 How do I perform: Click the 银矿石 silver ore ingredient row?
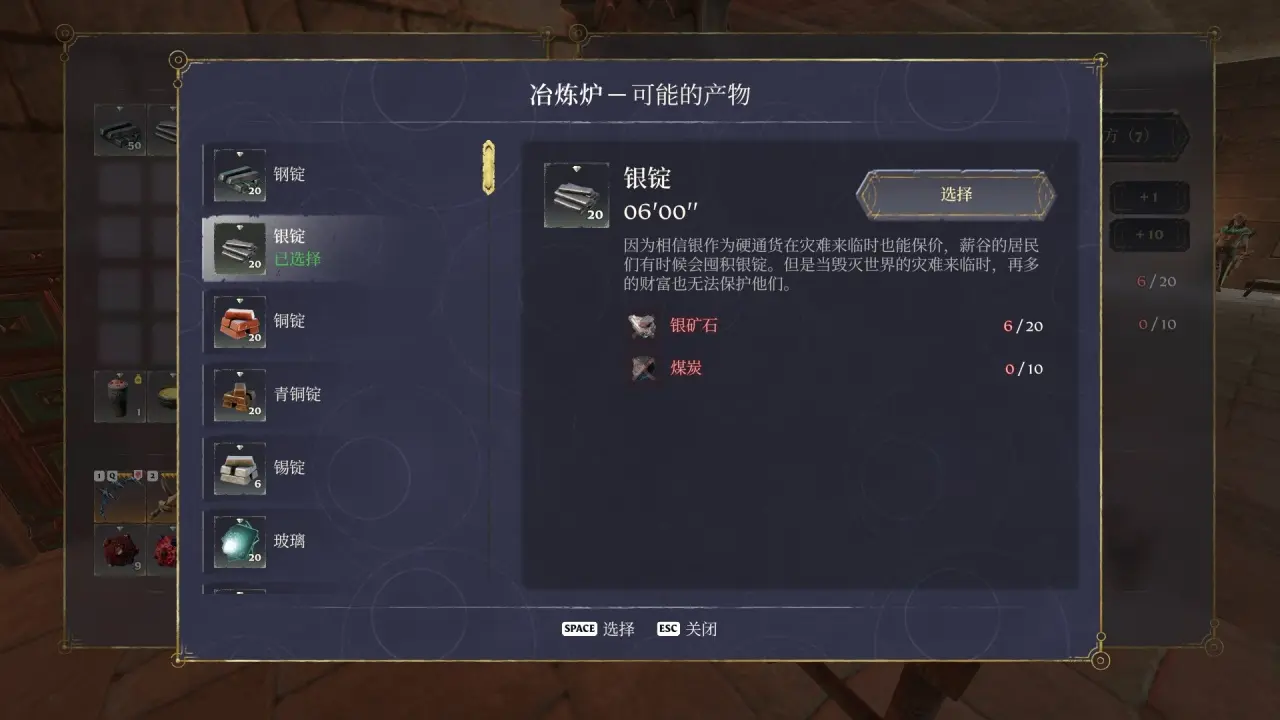coord(835,326)
